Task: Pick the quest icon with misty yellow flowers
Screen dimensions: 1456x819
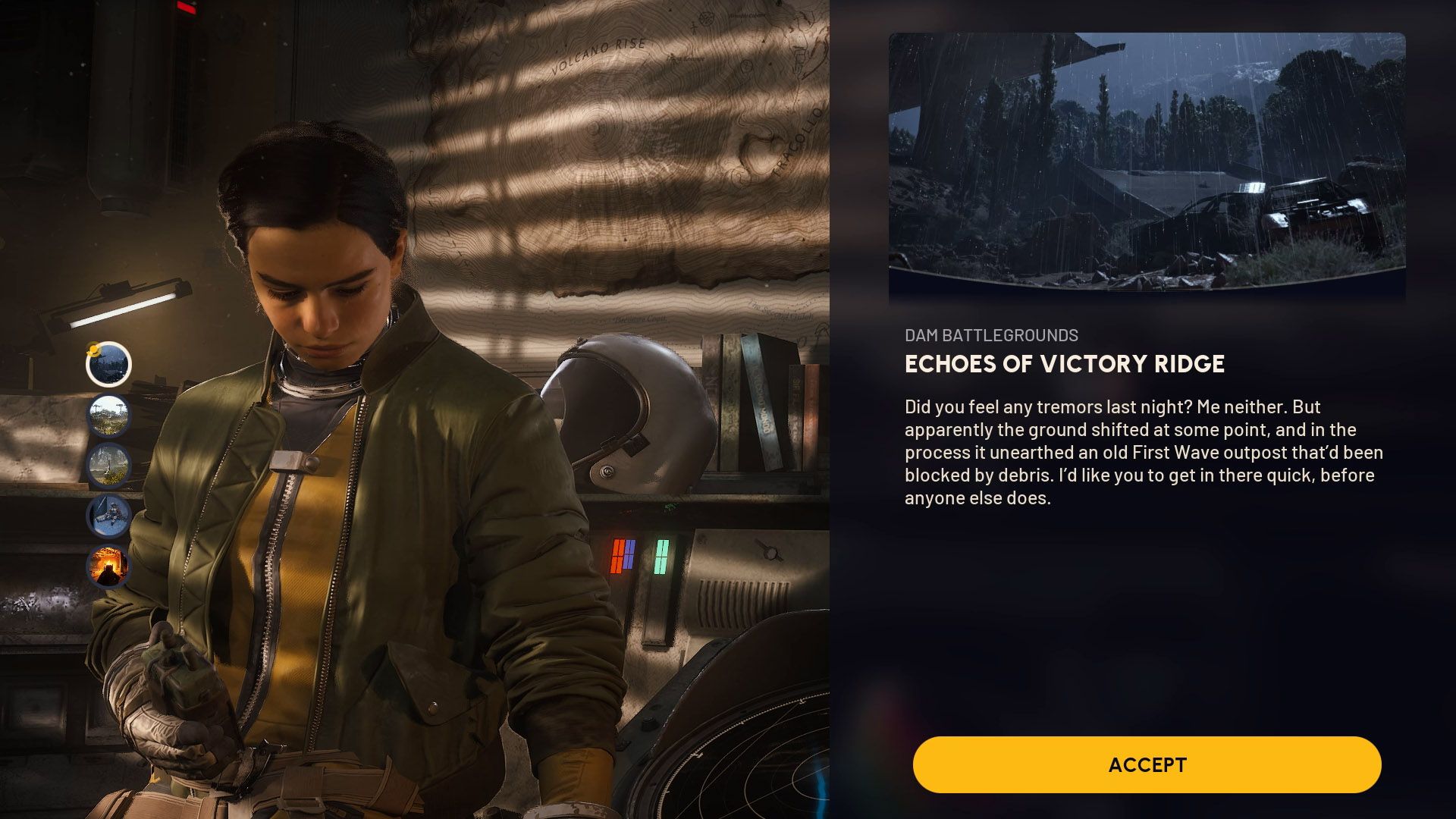Action: 108,466
